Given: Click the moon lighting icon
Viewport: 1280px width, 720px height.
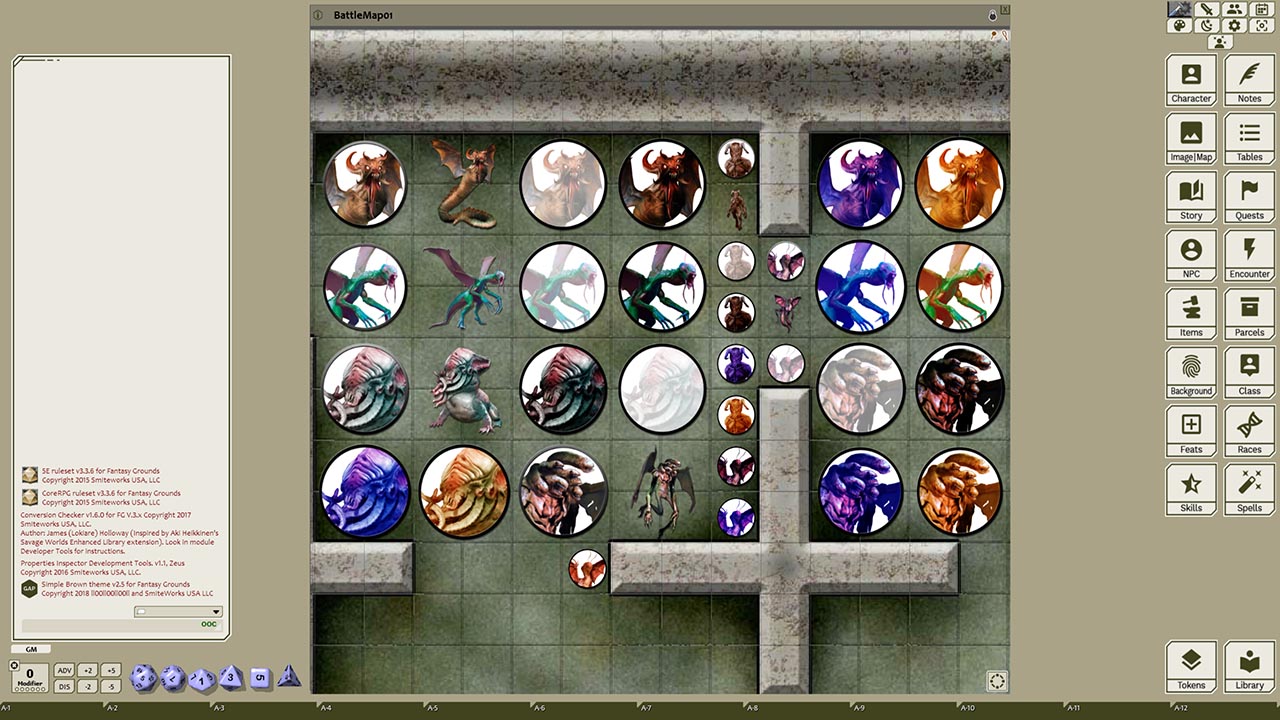Looking at the screenshot, I should [1205, 24].
